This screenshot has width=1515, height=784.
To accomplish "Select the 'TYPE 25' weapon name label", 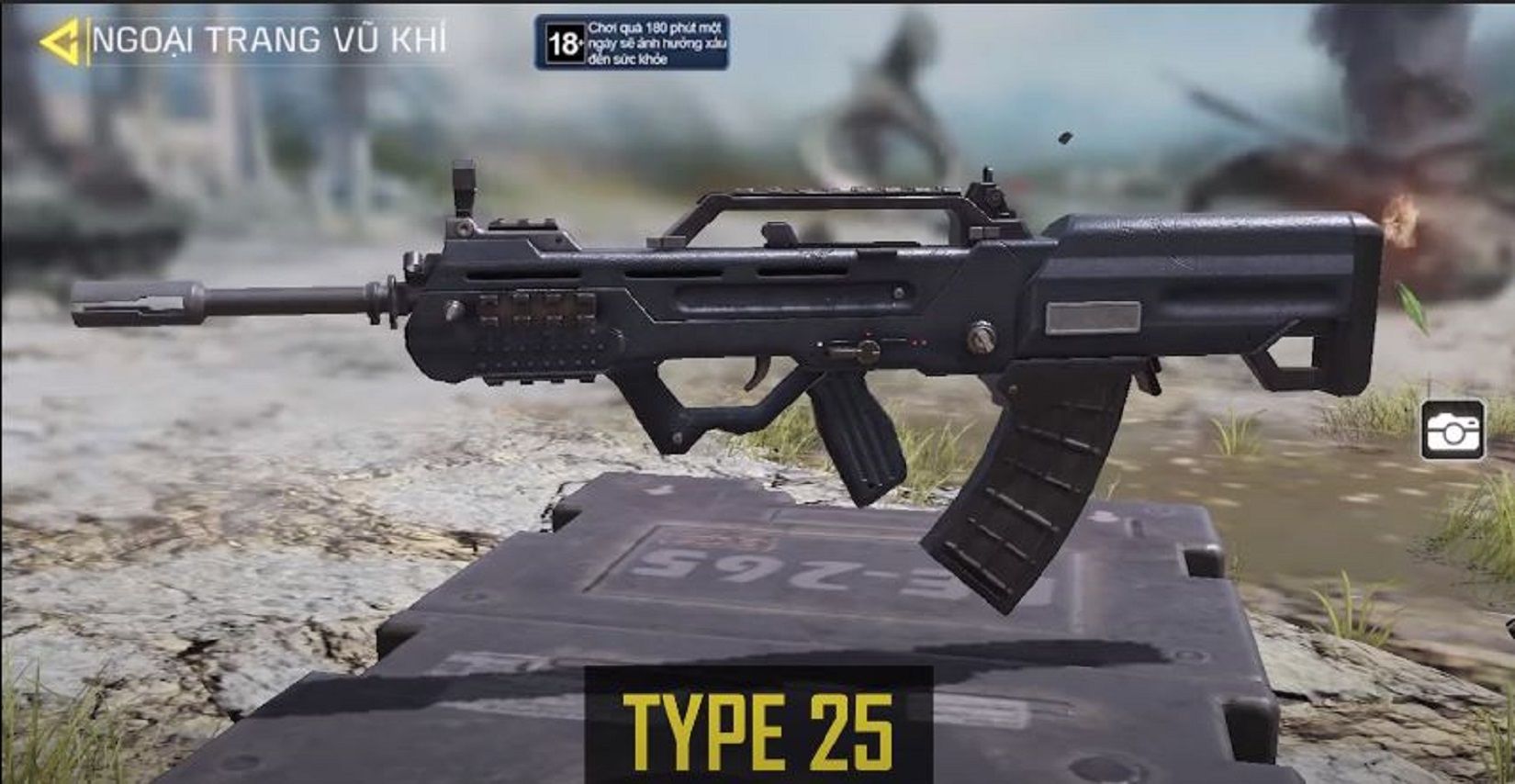I will coord(757,728).
